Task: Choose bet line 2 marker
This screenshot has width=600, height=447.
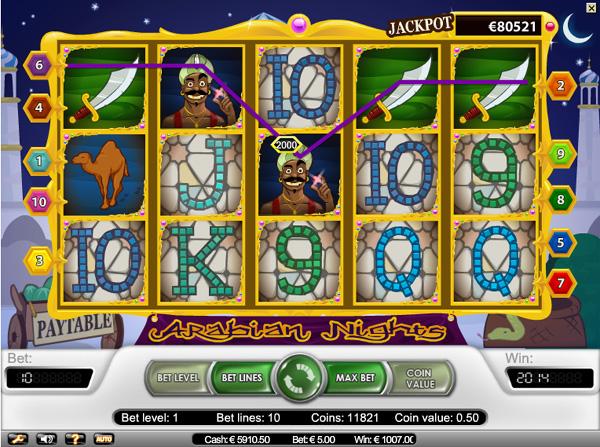Action: point(559,87)
